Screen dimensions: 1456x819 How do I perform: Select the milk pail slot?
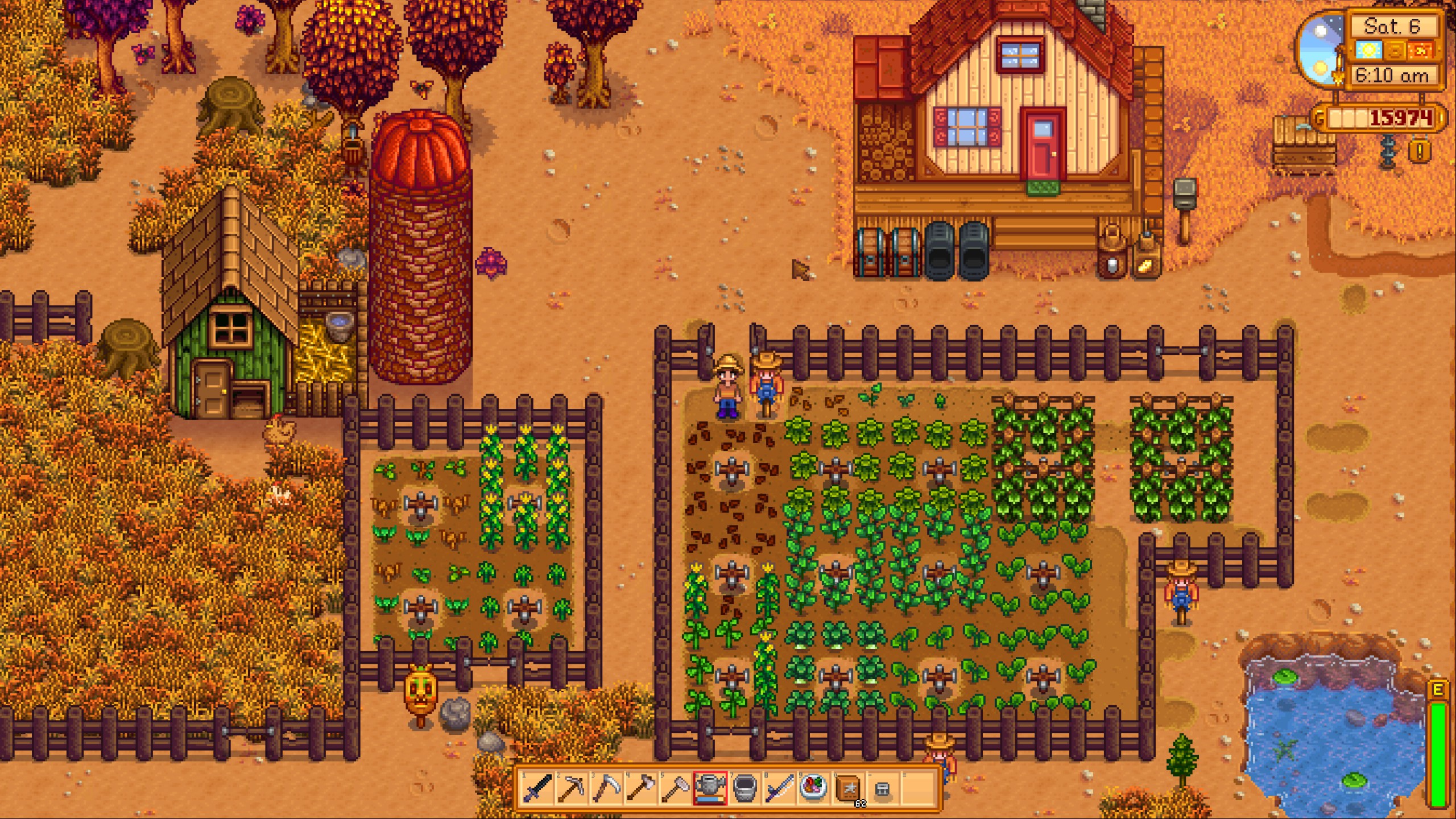(744, 788)
